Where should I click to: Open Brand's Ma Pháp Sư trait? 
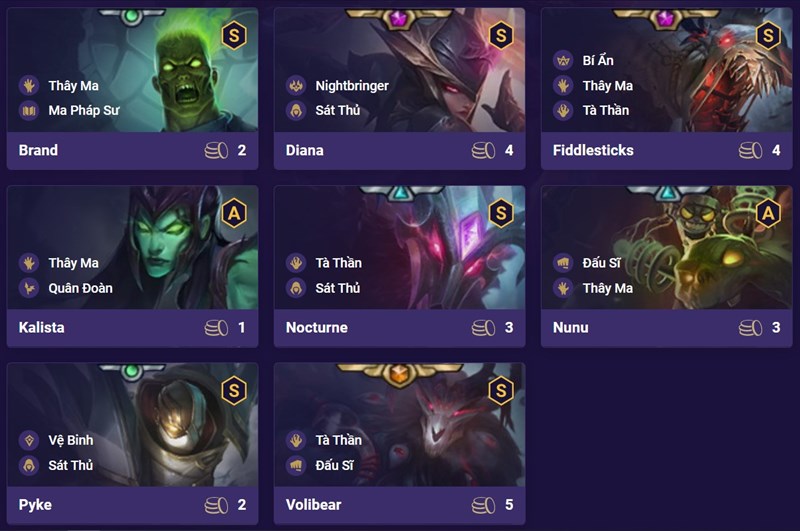click(x=83, y=110)
